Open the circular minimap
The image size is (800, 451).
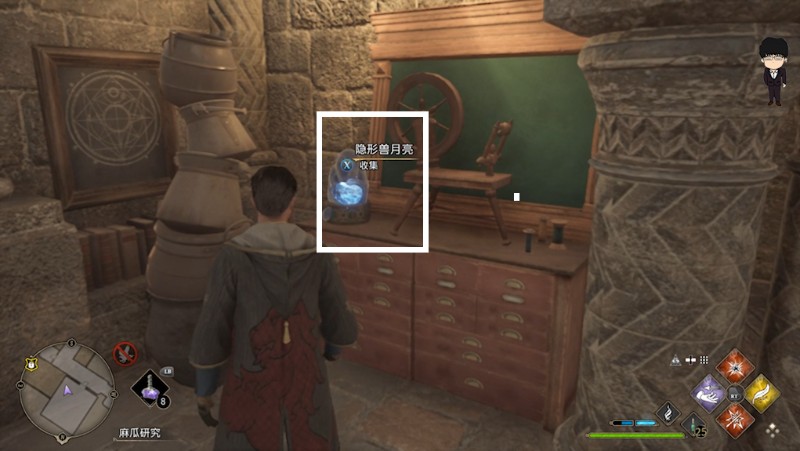[67, 384]
